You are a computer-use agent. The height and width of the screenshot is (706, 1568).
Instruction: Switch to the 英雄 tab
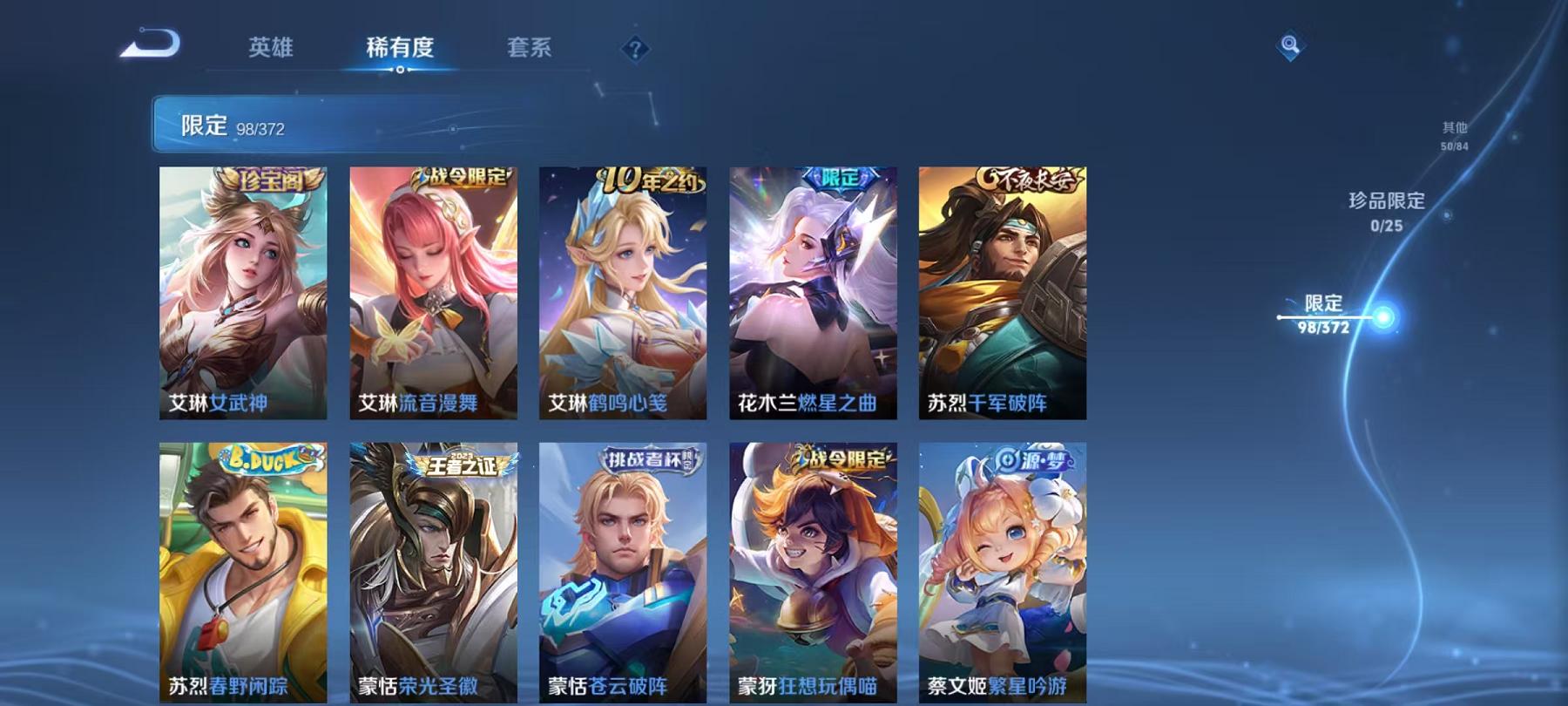[x=271, y=50]
